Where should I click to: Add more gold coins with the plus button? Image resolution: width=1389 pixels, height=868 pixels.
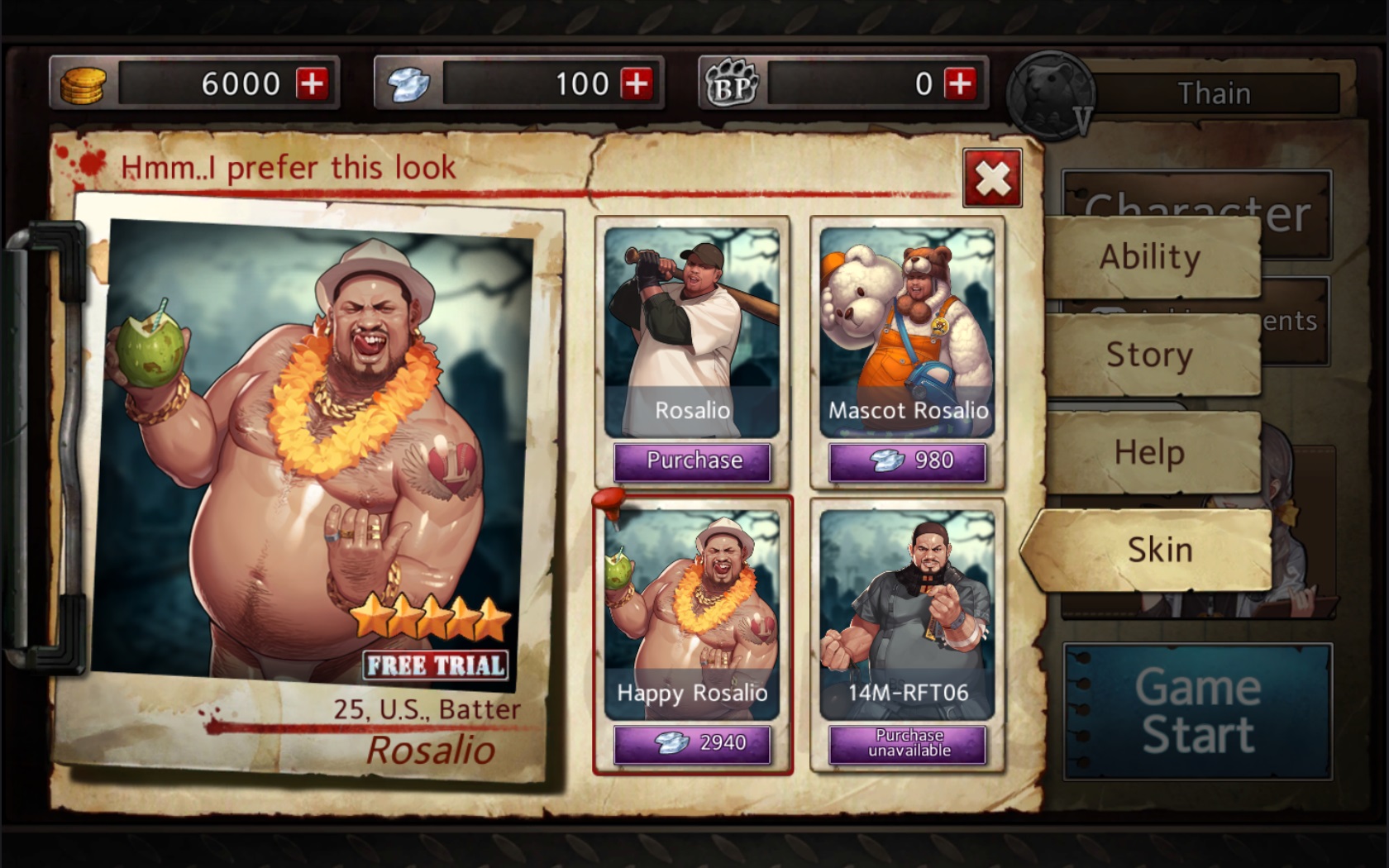313,83
